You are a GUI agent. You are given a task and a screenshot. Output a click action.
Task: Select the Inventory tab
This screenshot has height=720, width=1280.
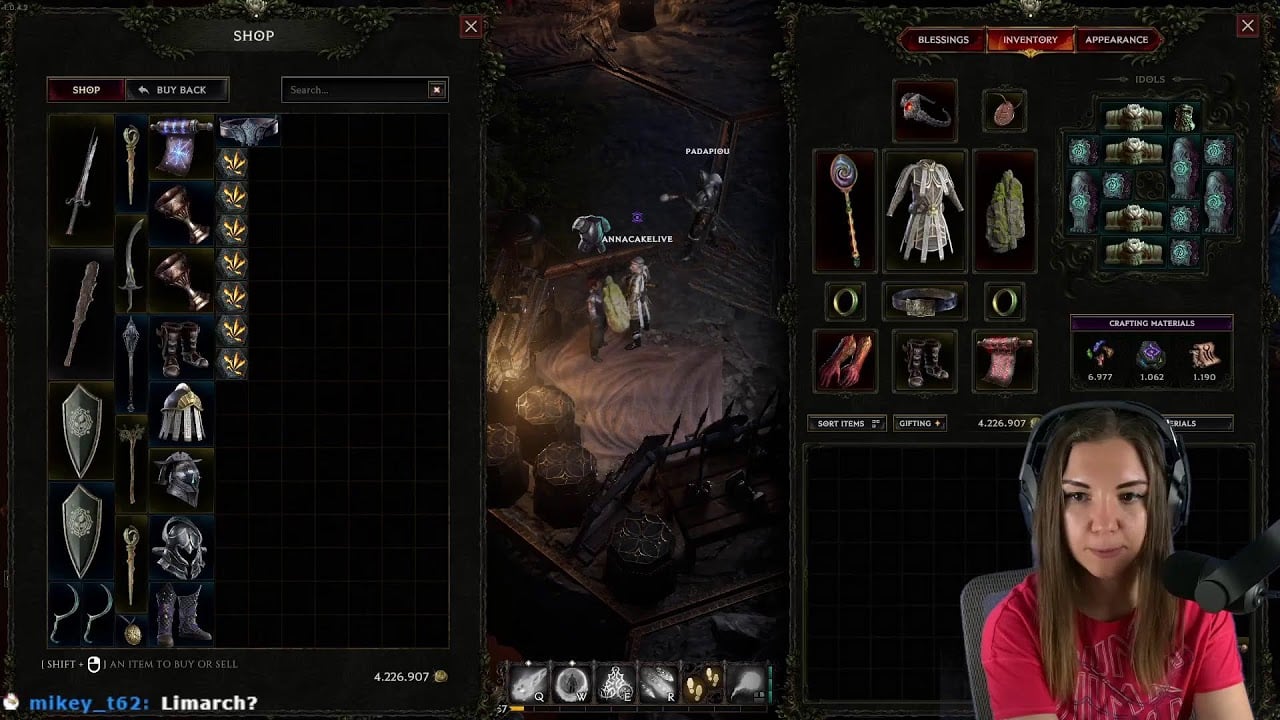(1030, 40)
